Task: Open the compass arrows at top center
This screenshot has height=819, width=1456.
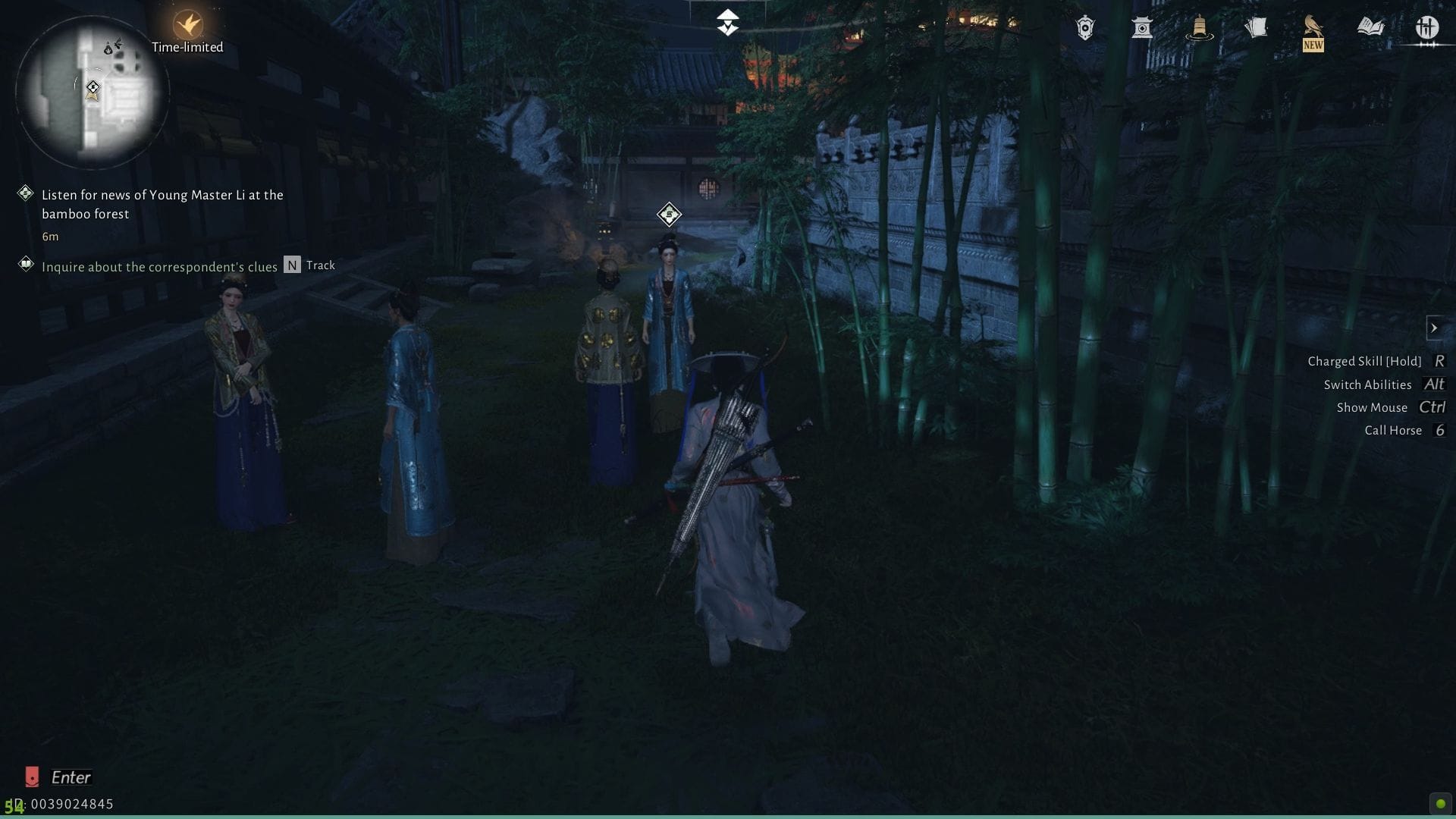Action: point(727,23)
